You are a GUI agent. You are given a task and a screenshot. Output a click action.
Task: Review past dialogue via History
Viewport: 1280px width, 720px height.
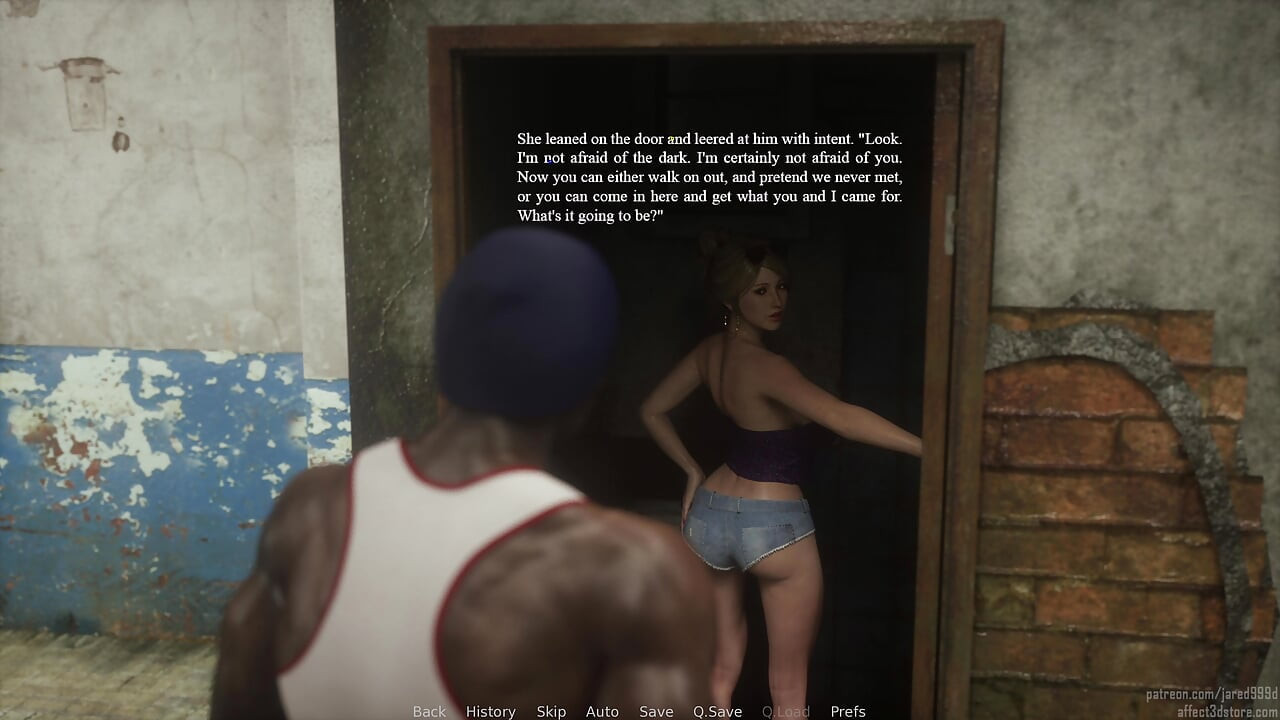click(490, 711)
